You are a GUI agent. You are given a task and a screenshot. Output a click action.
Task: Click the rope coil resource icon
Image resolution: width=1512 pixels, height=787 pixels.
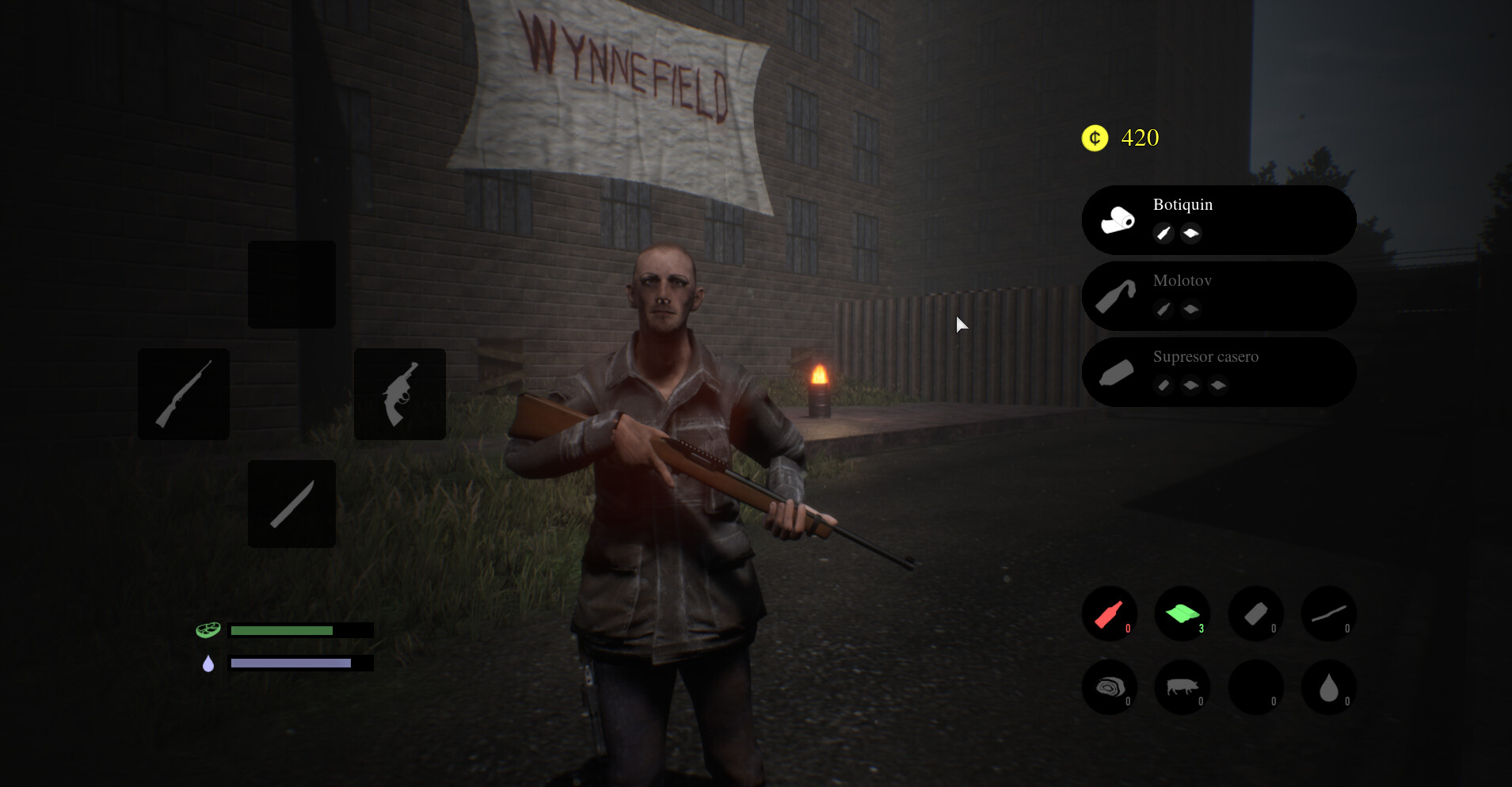(x=1110, y=687)
